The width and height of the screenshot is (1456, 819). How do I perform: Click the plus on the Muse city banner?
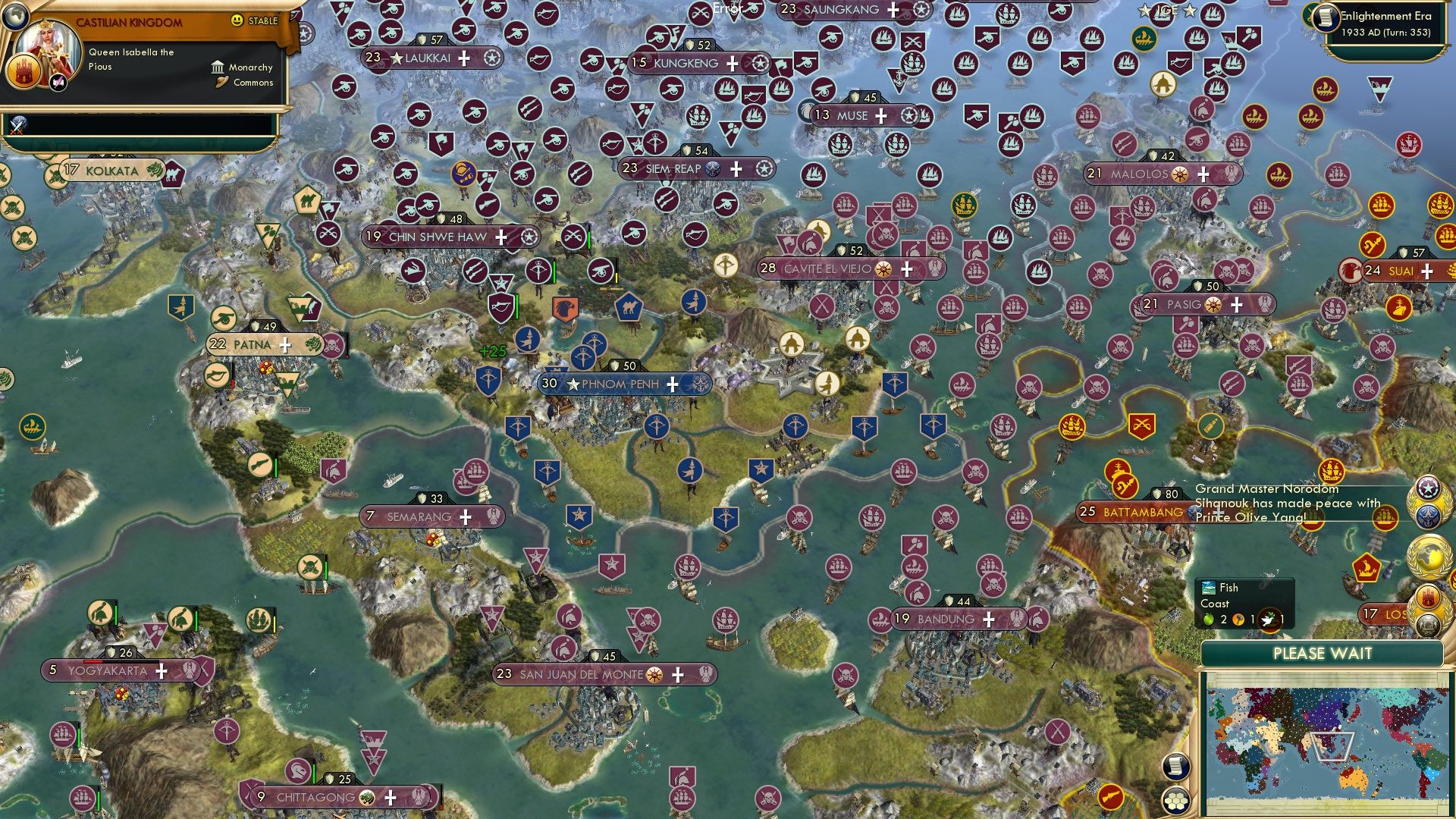880,117
